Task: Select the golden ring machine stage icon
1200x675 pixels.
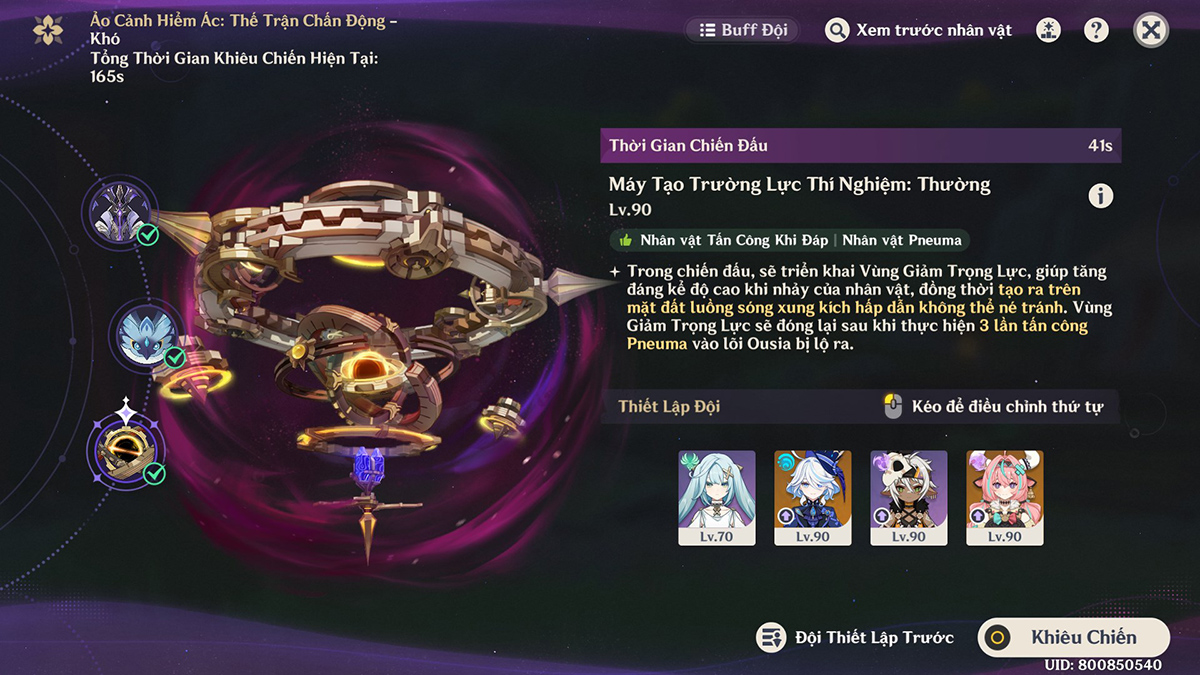Action: pos(124,449)
